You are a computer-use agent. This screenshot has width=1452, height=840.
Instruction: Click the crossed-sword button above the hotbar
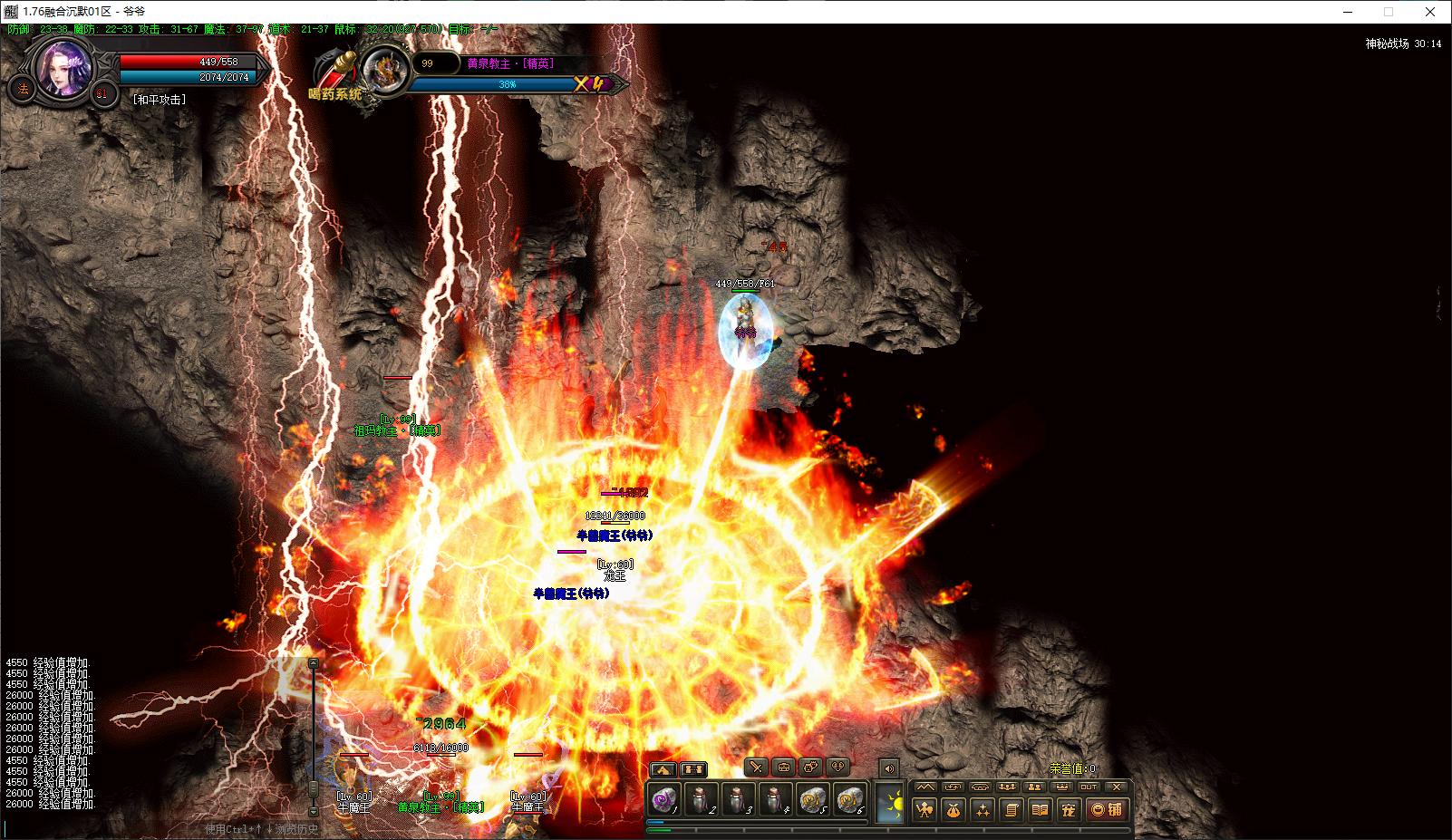(757, 768)
